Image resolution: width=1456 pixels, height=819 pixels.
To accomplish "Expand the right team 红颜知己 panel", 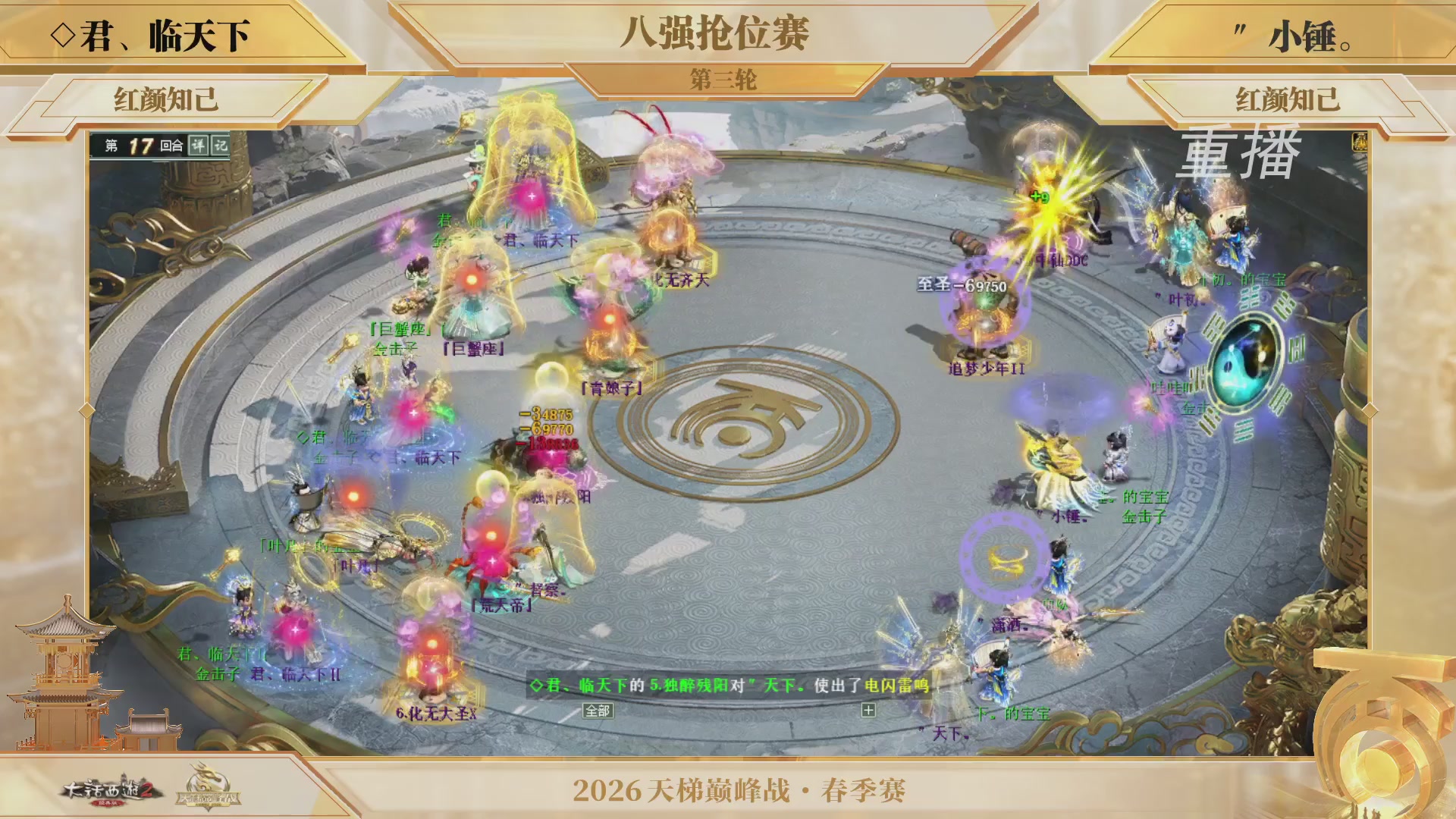I will (x=1289, y=97).
